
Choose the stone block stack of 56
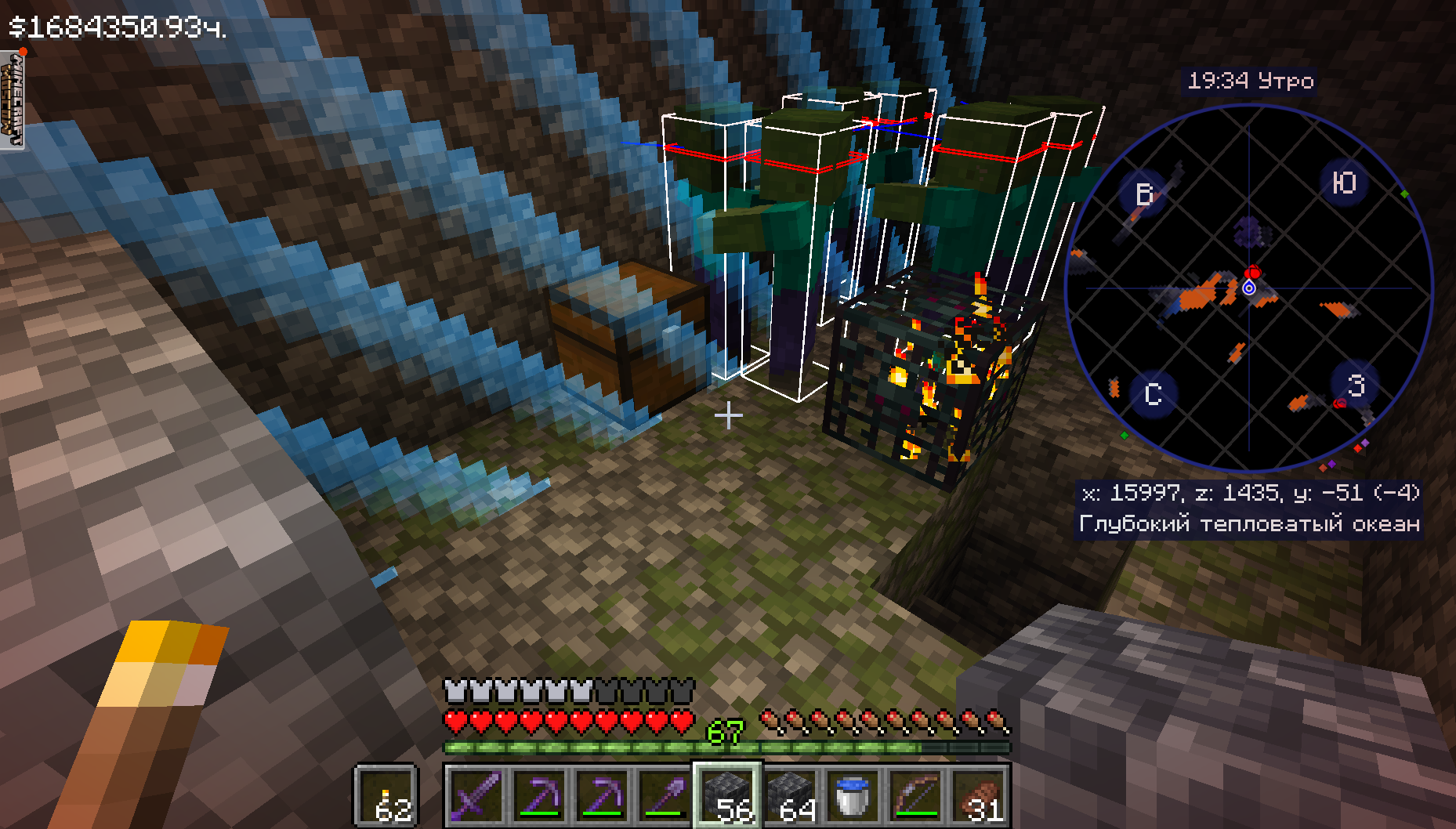[726, 795]
